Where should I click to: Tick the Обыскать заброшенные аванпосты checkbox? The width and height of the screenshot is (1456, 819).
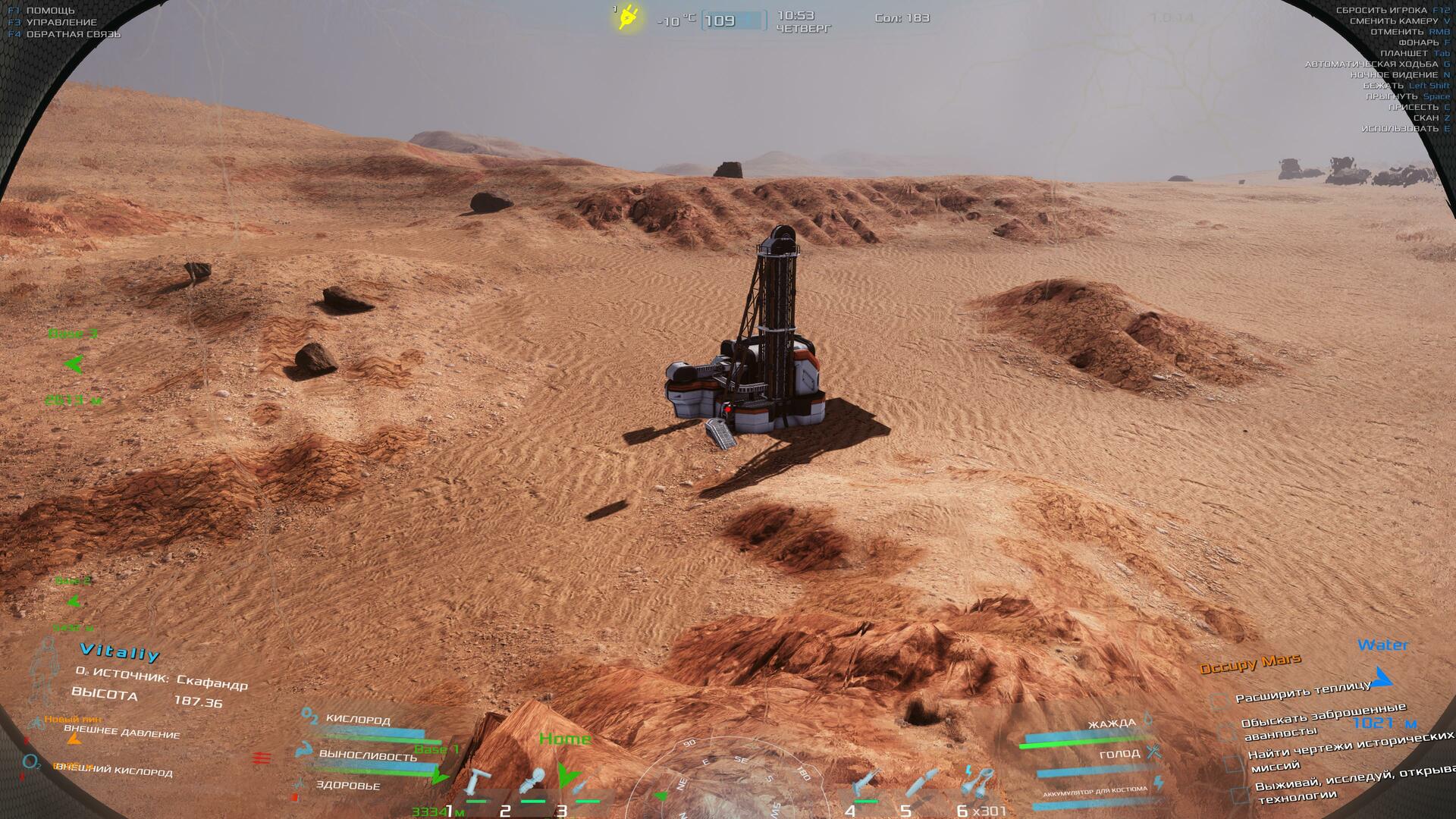pos(1226,730)
